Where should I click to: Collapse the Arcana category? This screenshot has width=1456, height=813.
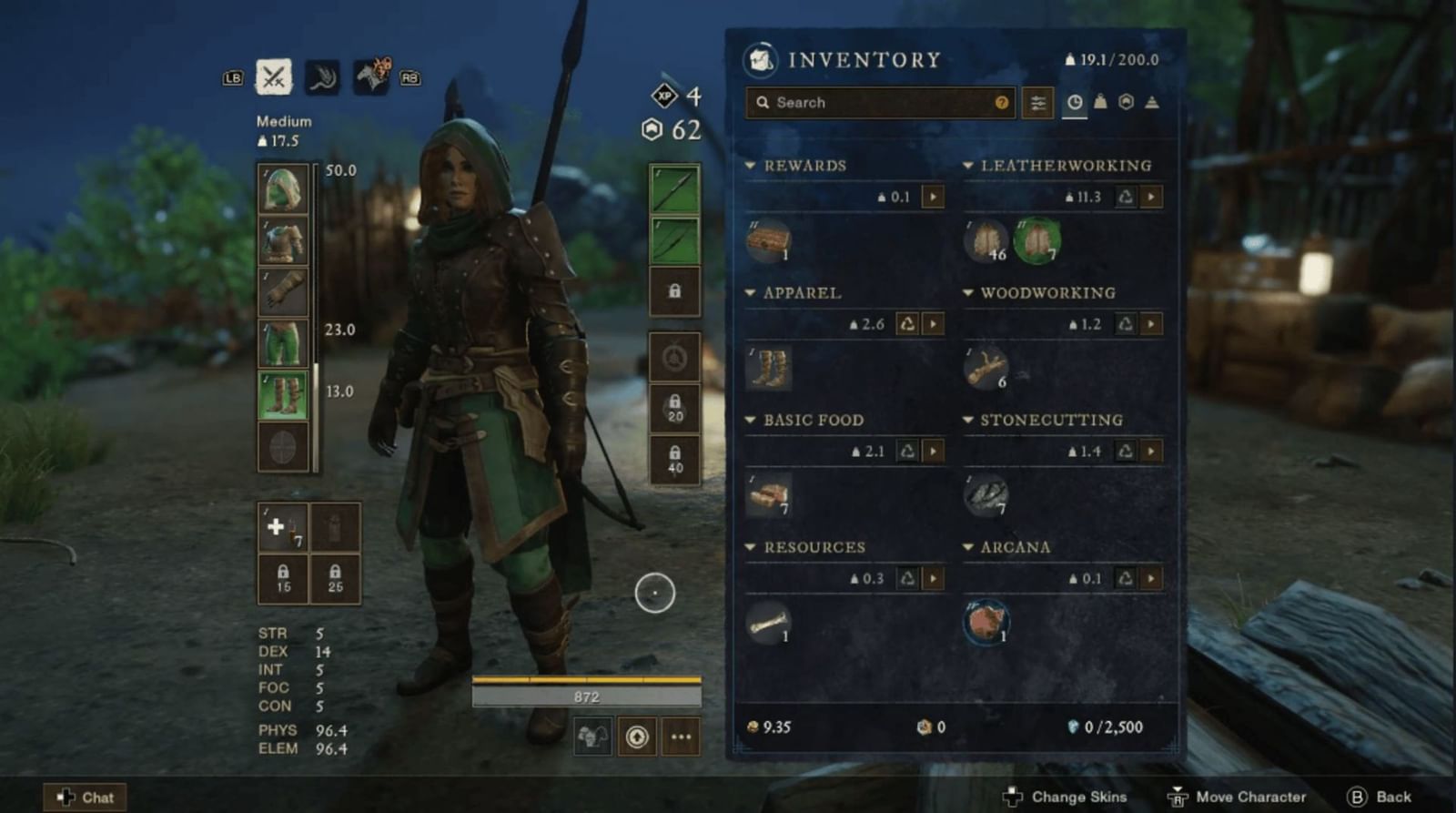969,547
